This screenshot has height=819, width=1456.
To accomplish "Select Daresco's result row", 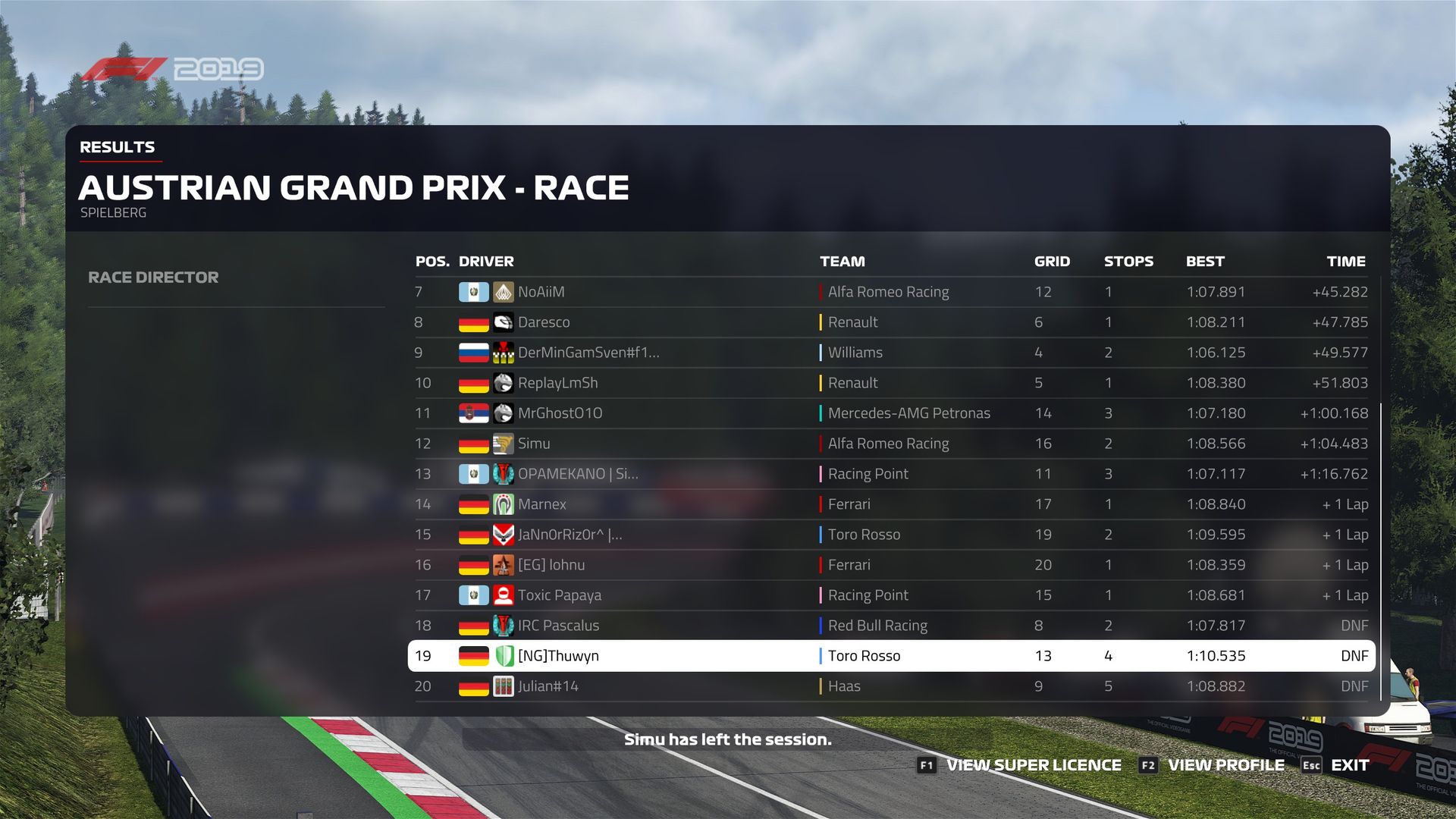I will pyautogui.click(x=891, y=322).
